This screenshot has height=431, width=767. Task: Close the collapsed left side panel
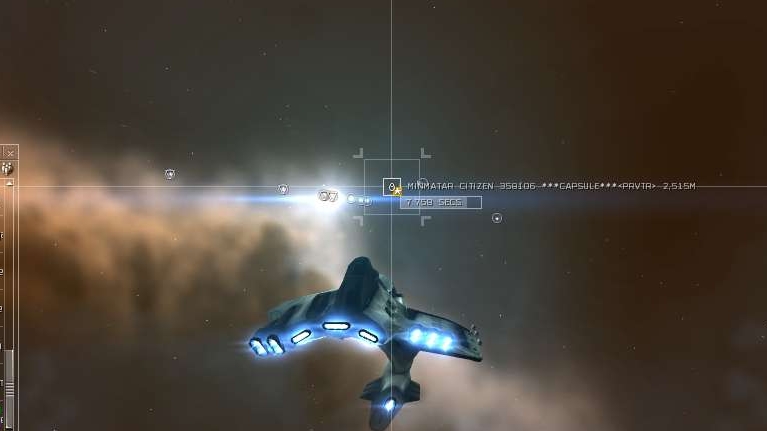(x=9, y=153)
